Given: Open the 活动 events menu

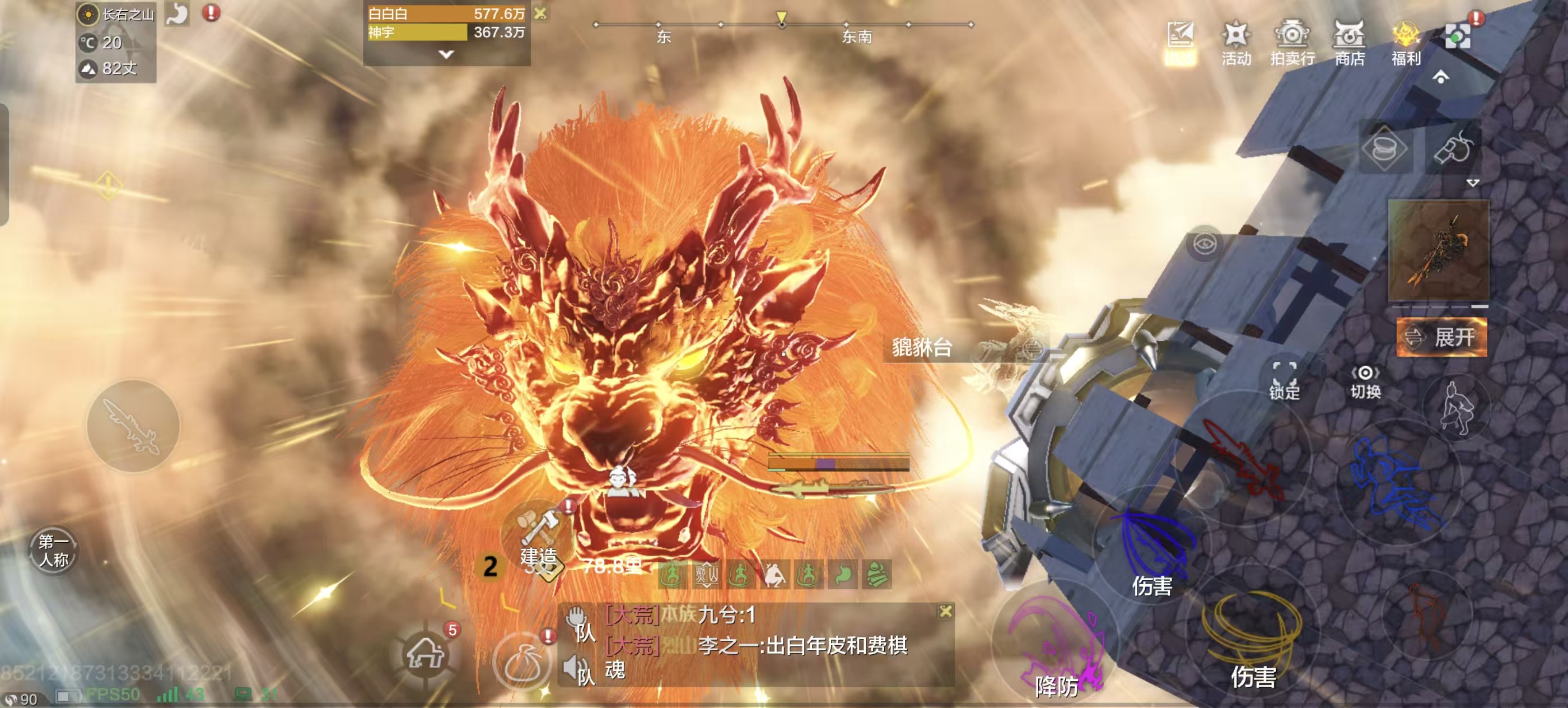Looking at the screenshot, I should pos(1236,43).
